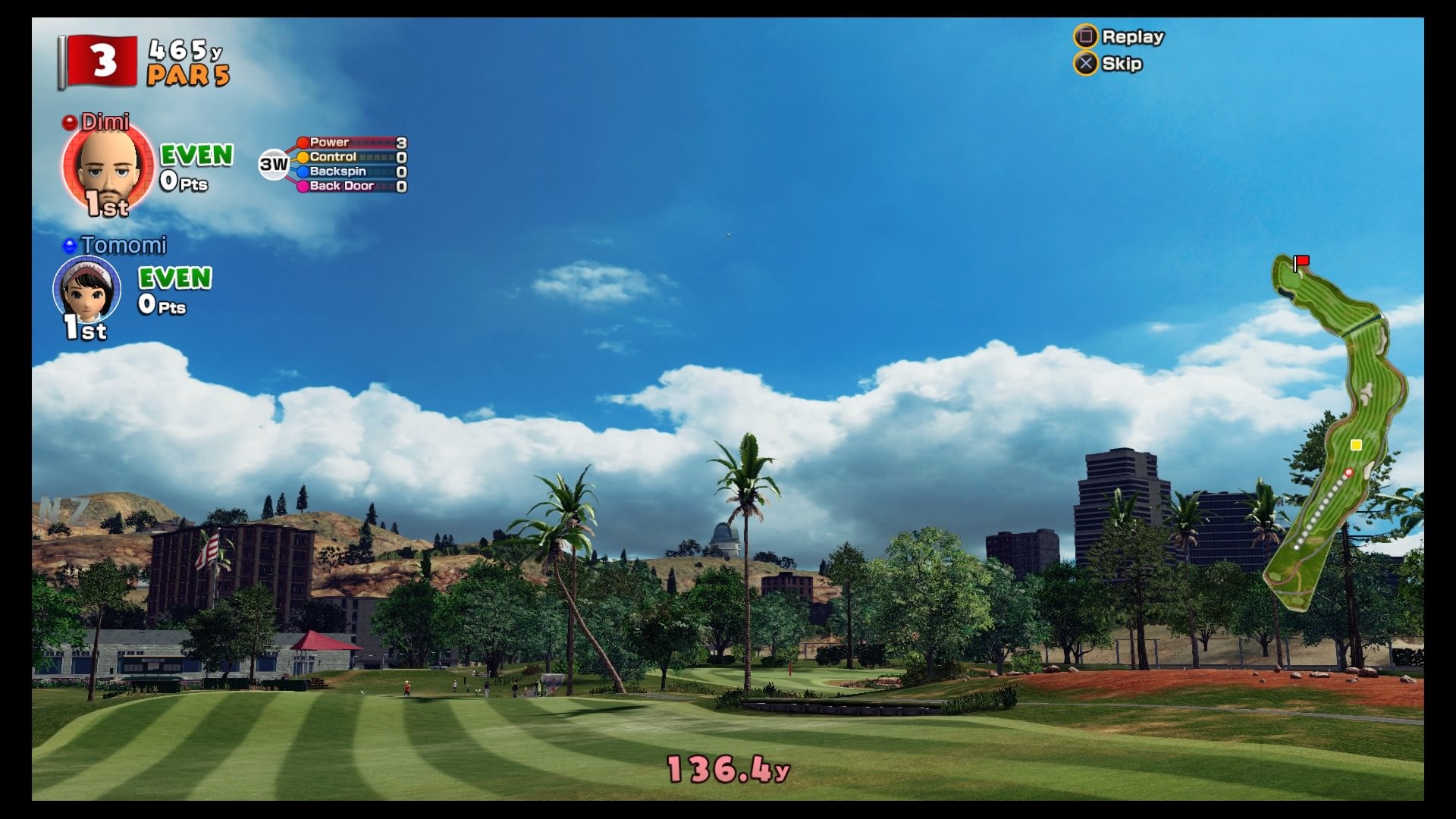Click the square button Replay icon
Screen dimensions: 1456x819
coord(1086,36)
